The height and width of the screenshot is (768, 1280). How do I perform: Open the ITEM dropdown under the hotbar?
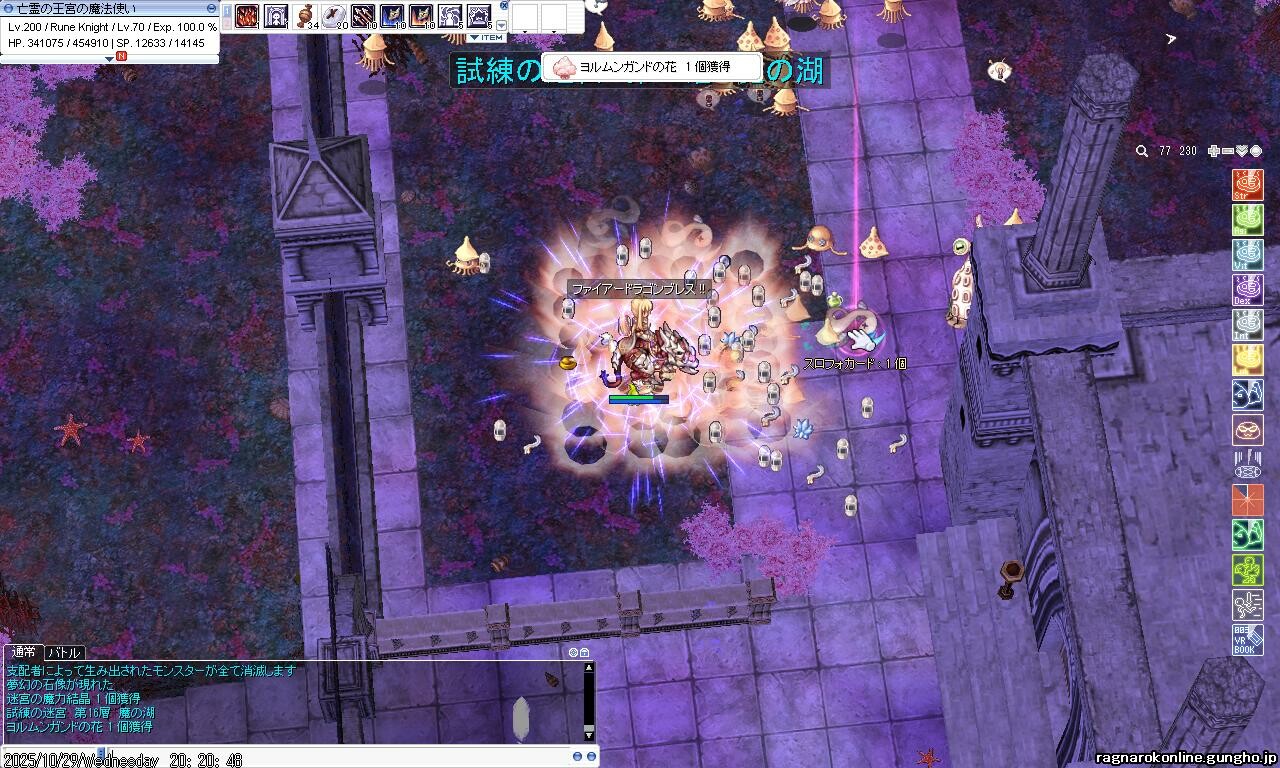point(487,38)
